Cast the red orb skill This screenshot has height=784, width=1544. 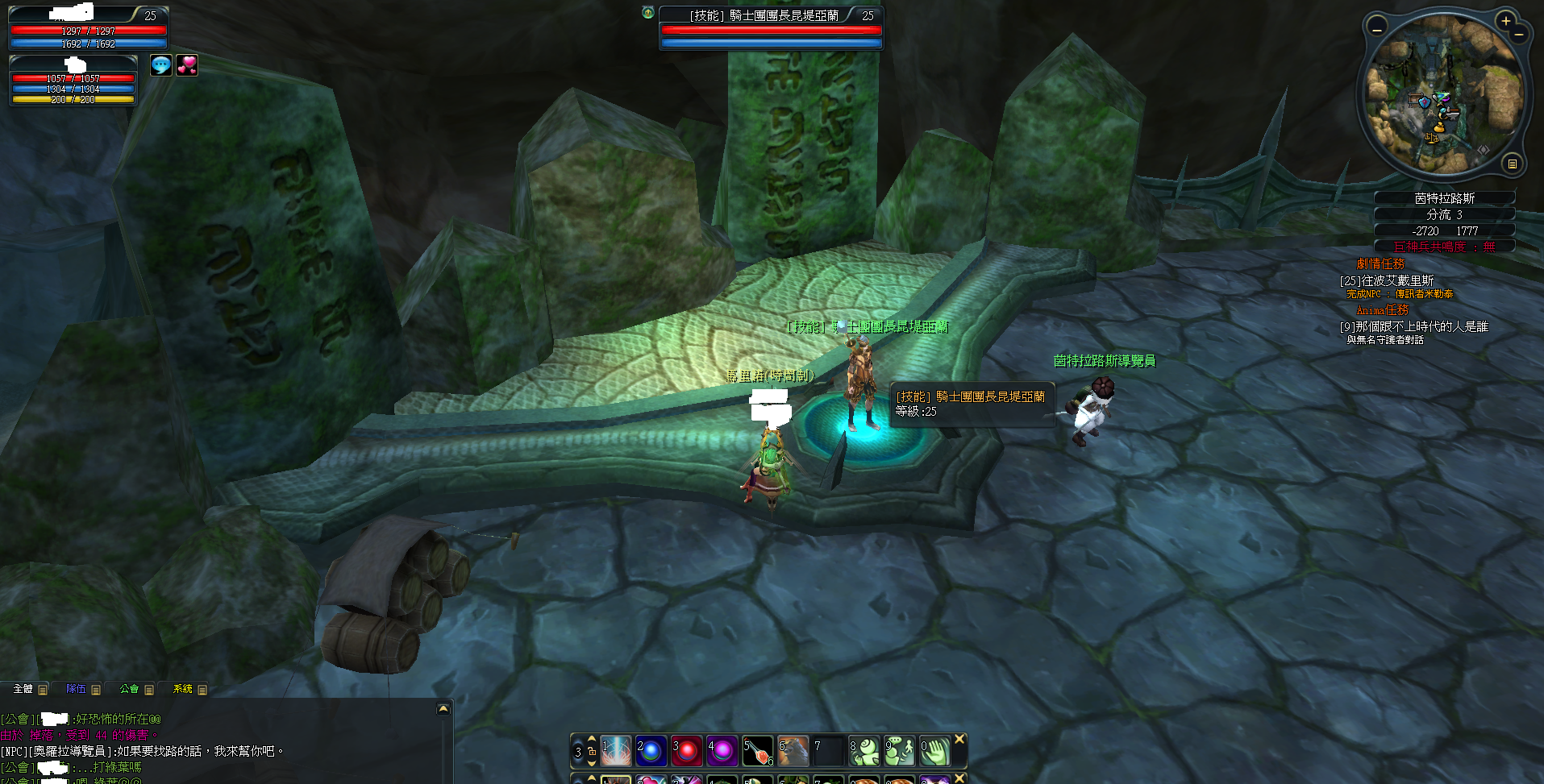687,751
